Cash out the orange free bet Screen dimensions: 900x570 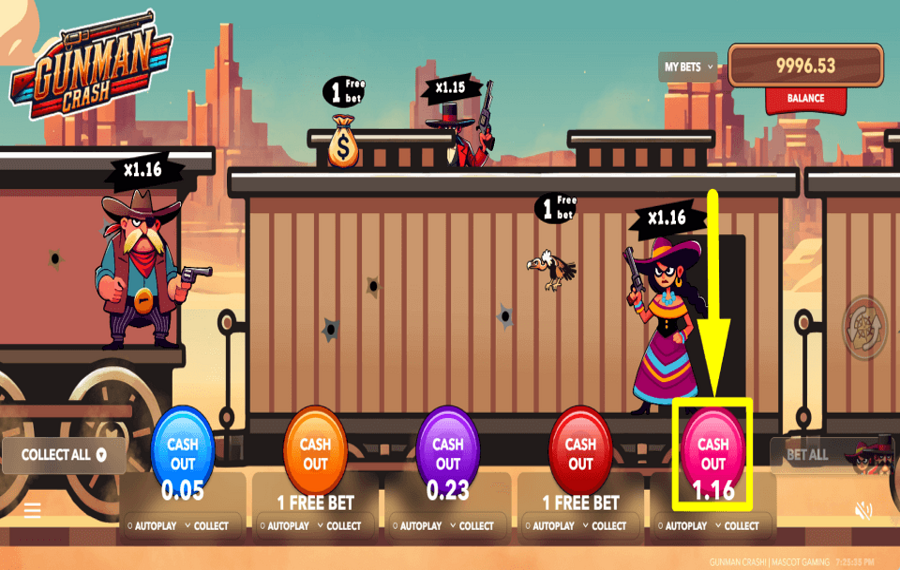[315, 454]
